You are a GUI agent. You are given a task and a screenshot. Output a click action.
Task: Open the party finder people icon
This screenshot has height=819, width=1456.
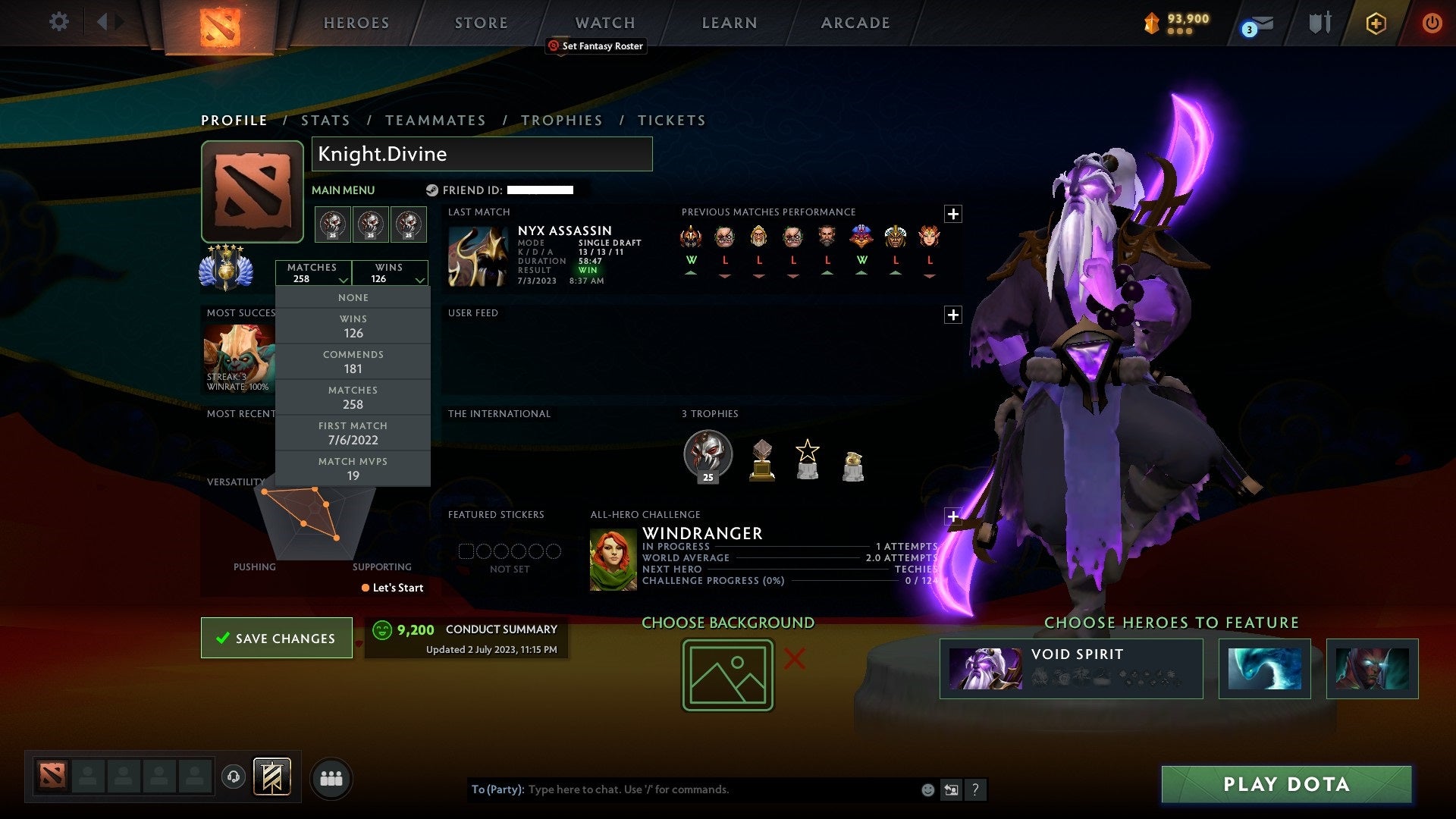pos(331,777)
